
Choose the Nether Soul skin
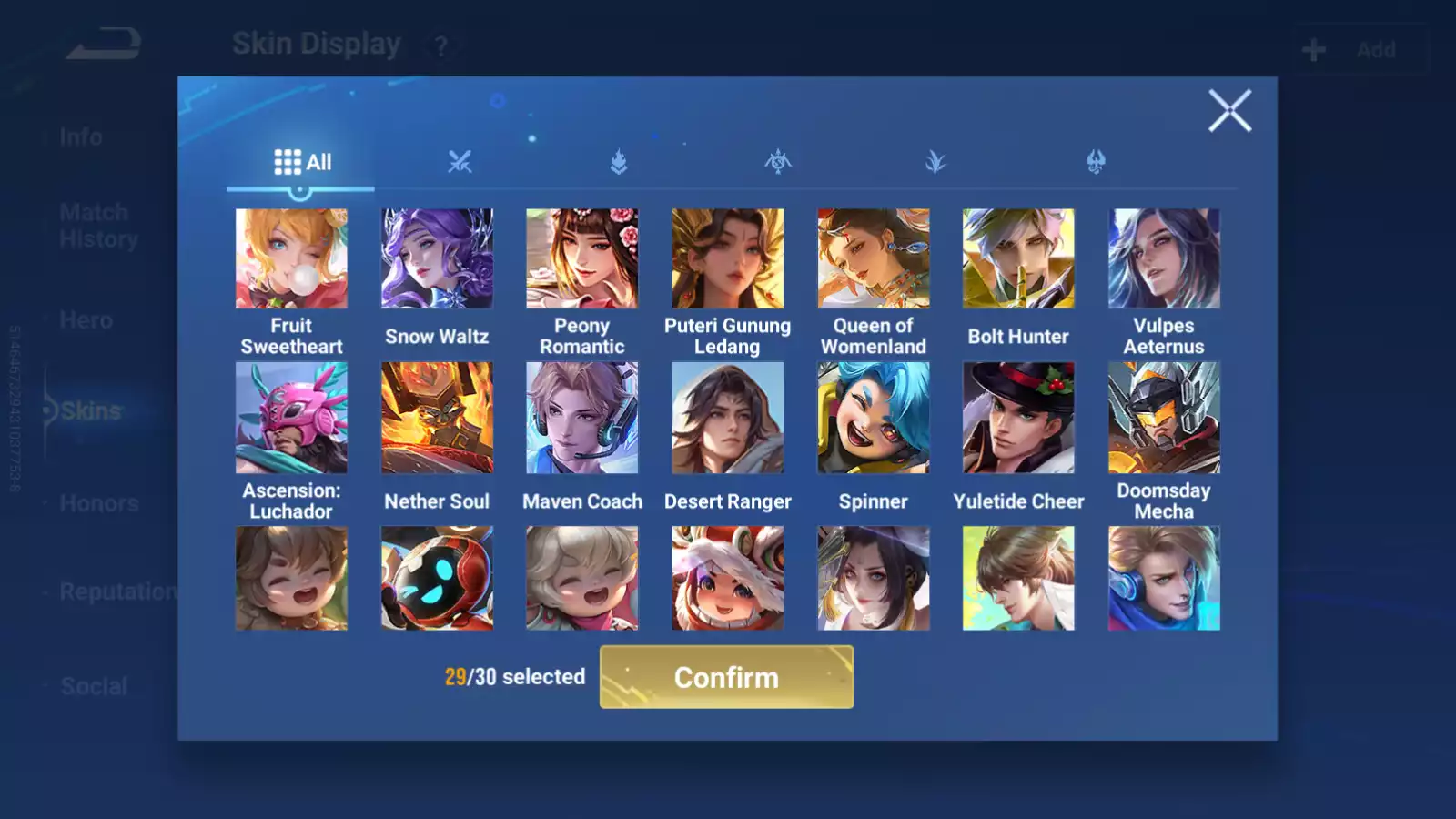coord(437,418)
